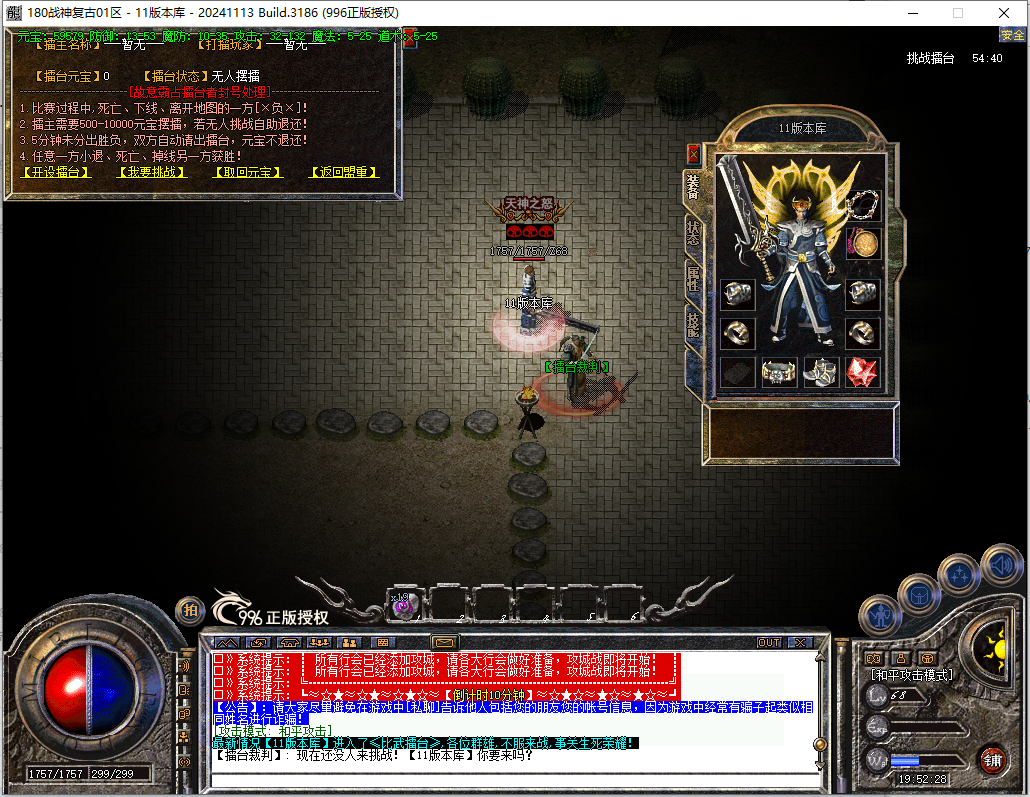
Task: Close the character equipment panel
Action: coord(693,154)
